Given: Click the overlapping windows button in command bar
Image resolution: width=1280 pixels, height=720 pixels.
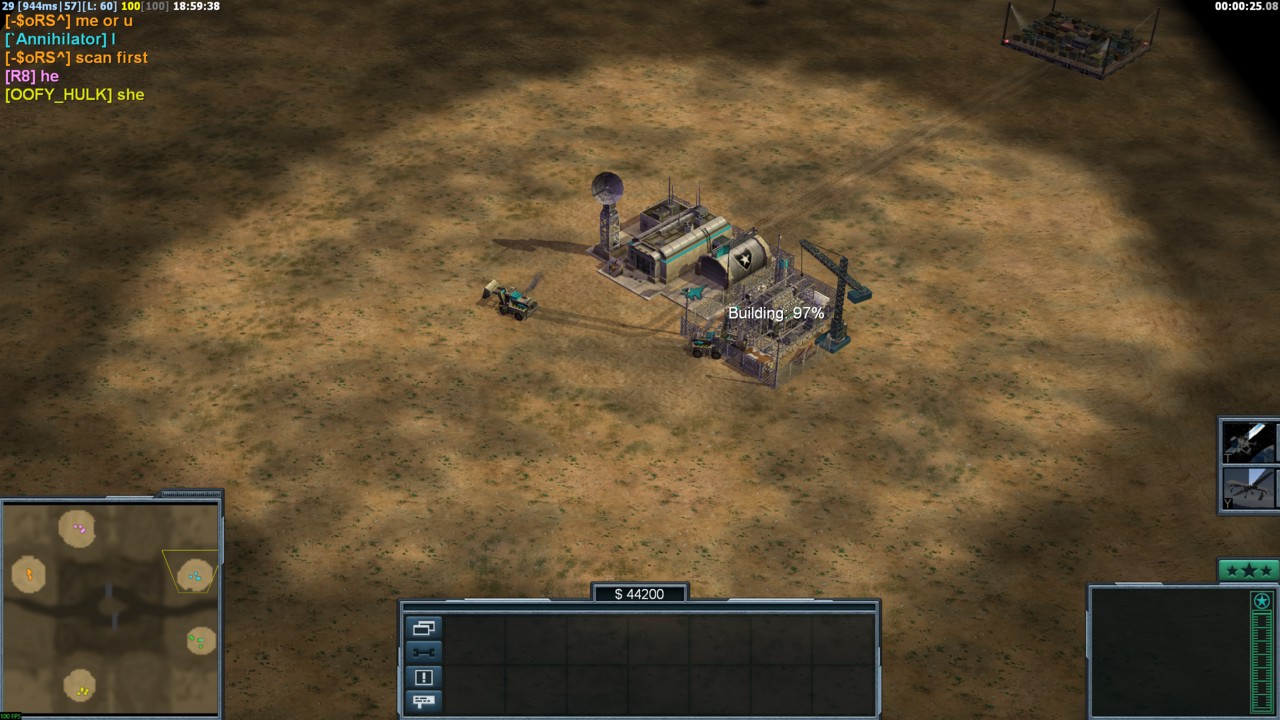Looking at the screenshot, I should [423, 628].
